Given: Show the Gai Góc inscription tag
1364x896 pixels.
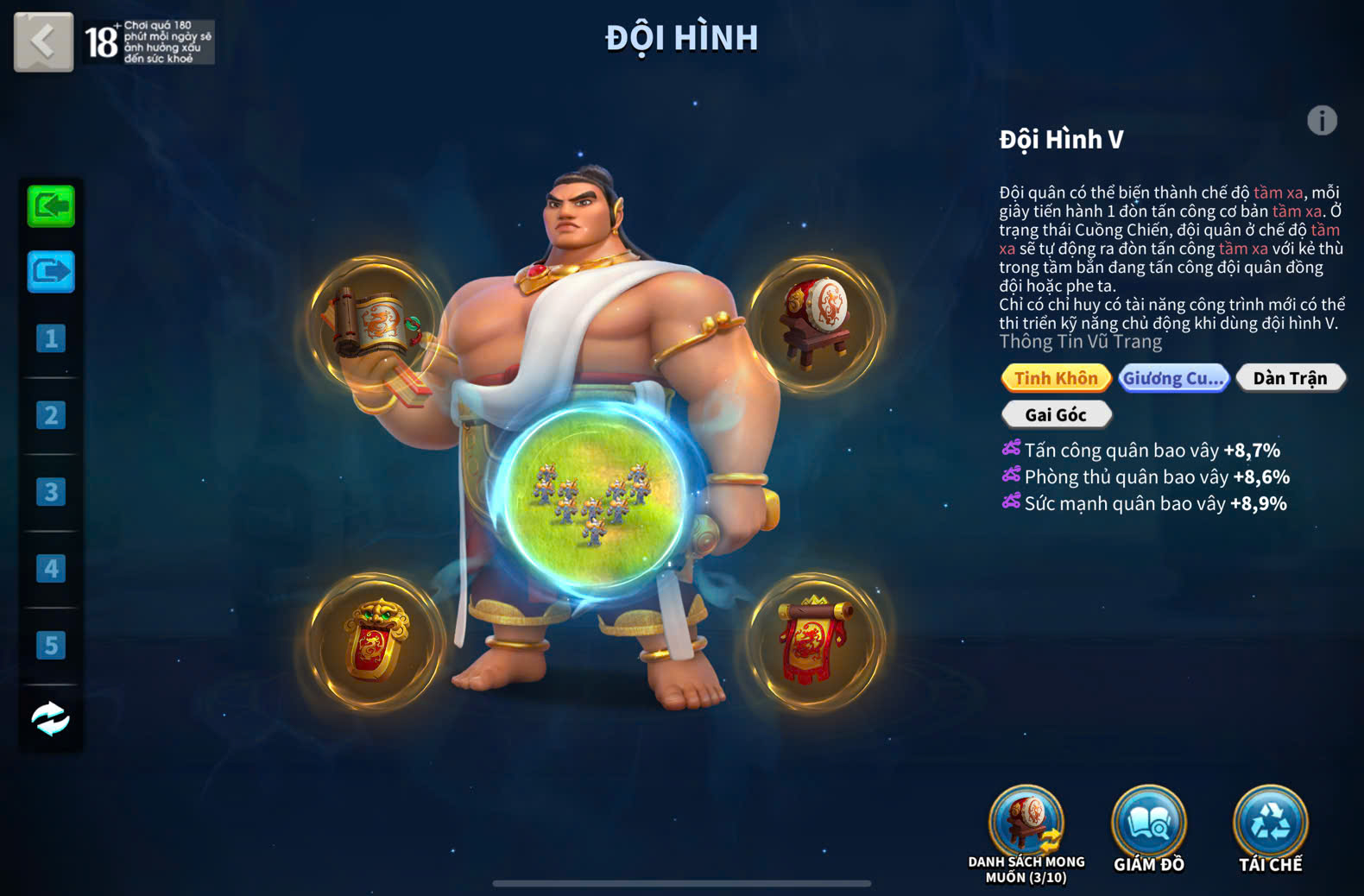Looking at the screenshot, I should coord(1056,415).
